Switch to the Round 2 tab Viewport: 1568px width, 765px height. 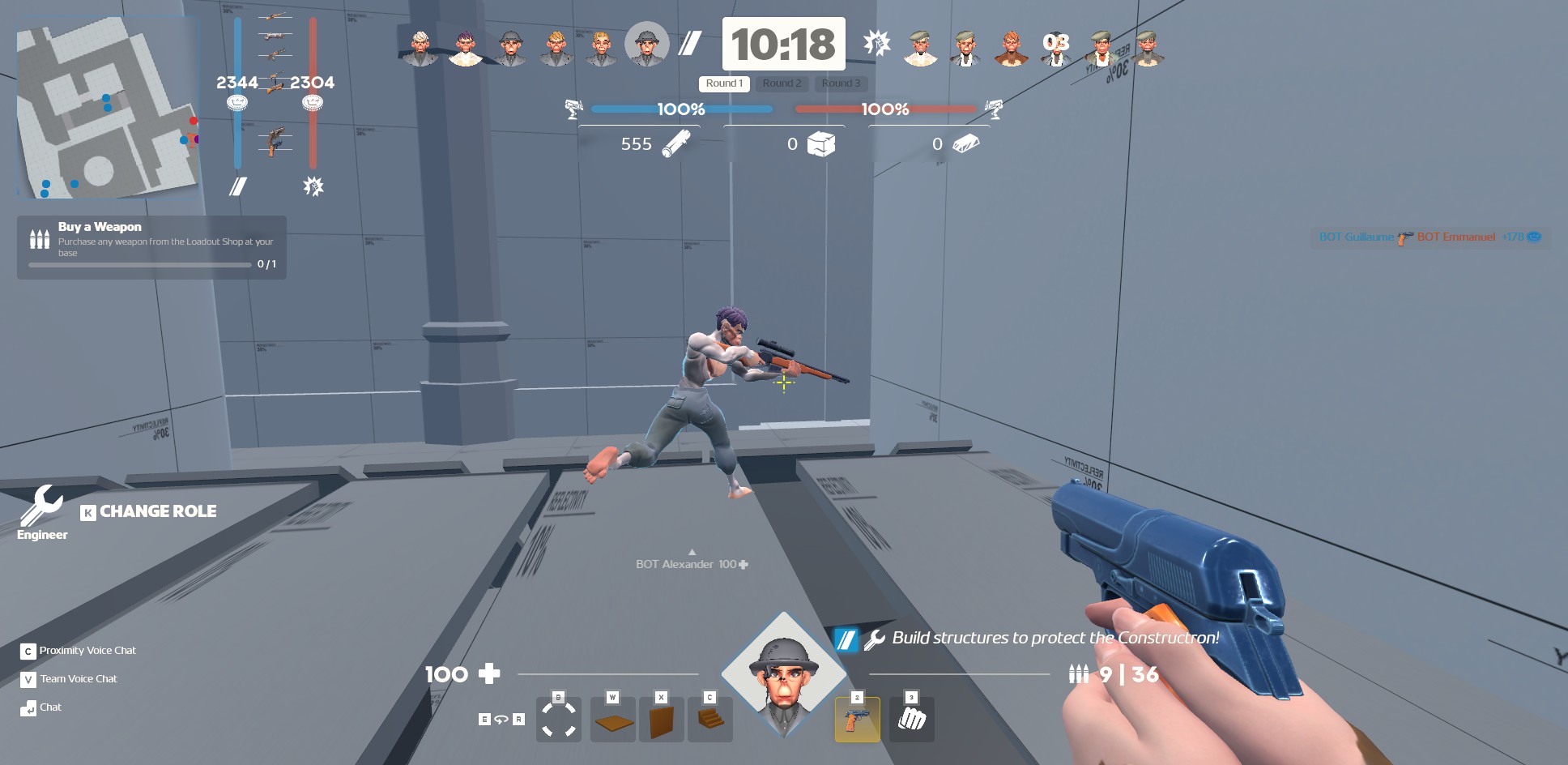coord(782,83)
